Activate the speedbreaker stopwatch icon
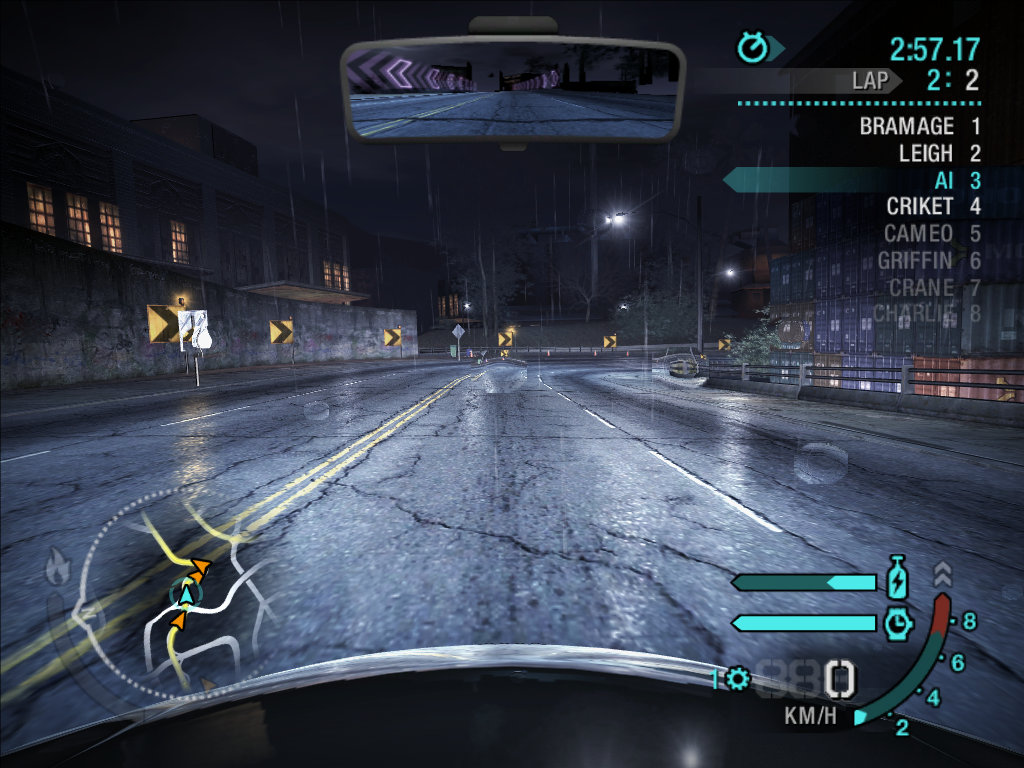 [897, 623]
